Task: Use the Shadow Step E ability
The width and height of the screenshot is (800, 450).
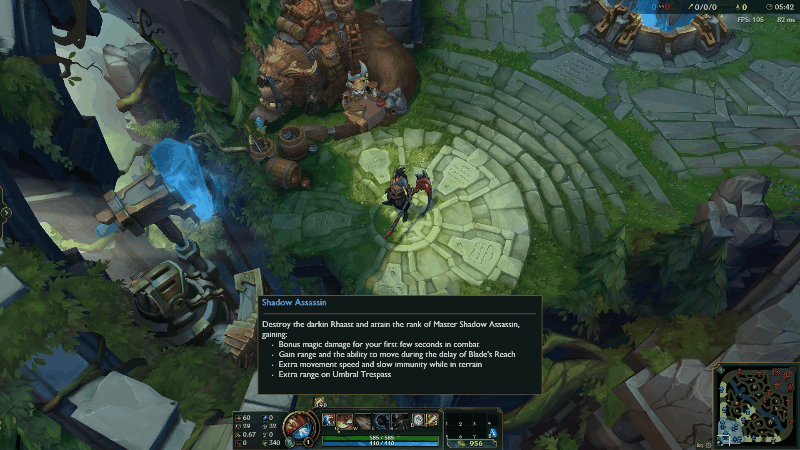Action: pyautogui.click(x=380, y=420)
